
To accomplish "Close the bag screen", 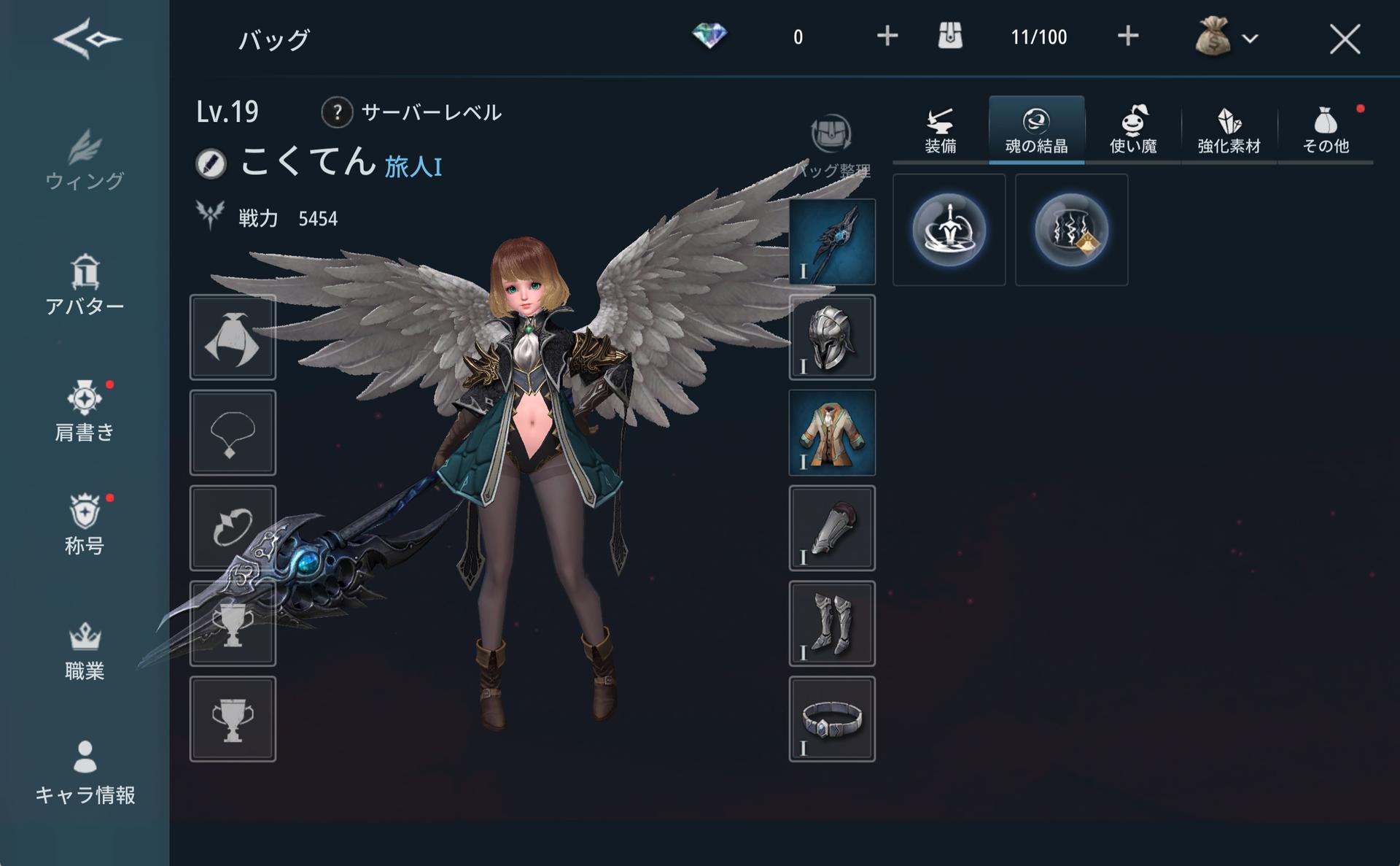I will 1344,39.
